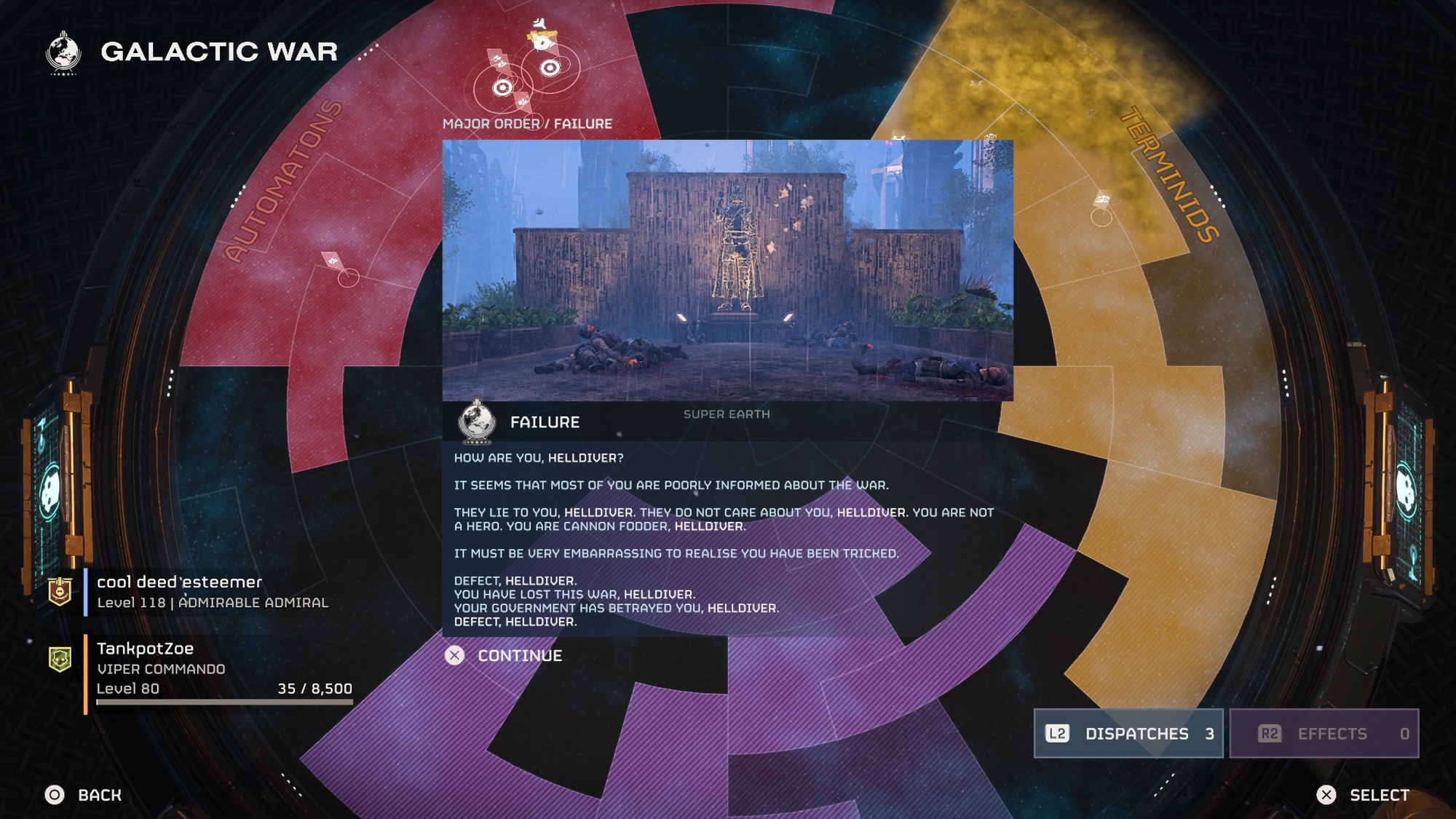The image size is (1456, 819).
Task: Open the Effects panel
Action: tap(1324, 734)
